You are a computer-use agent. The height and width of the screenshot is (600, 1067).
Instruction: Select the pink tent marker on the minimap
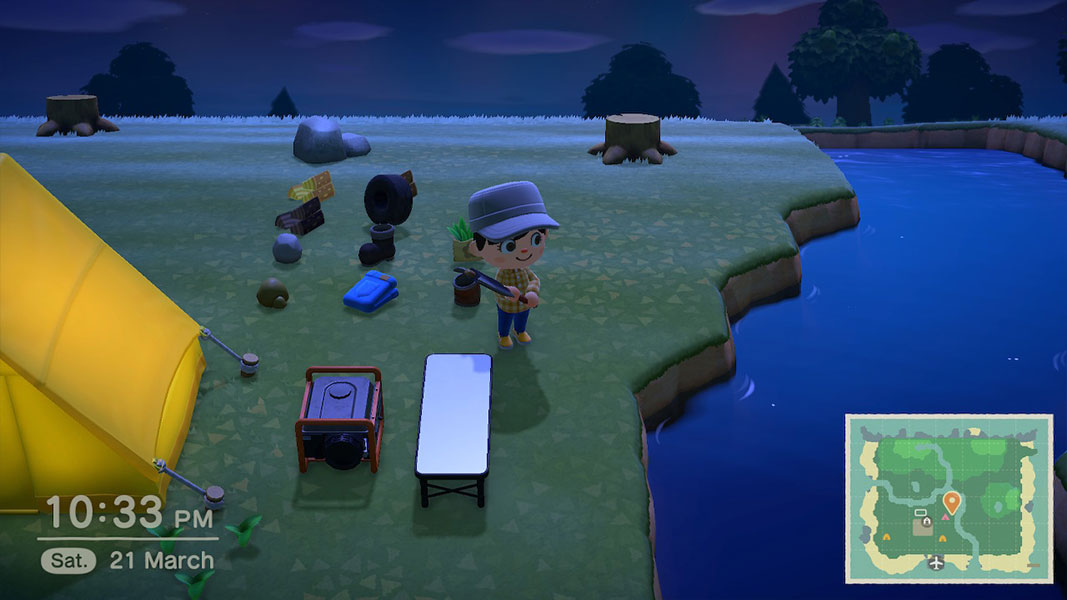(944, 518)
